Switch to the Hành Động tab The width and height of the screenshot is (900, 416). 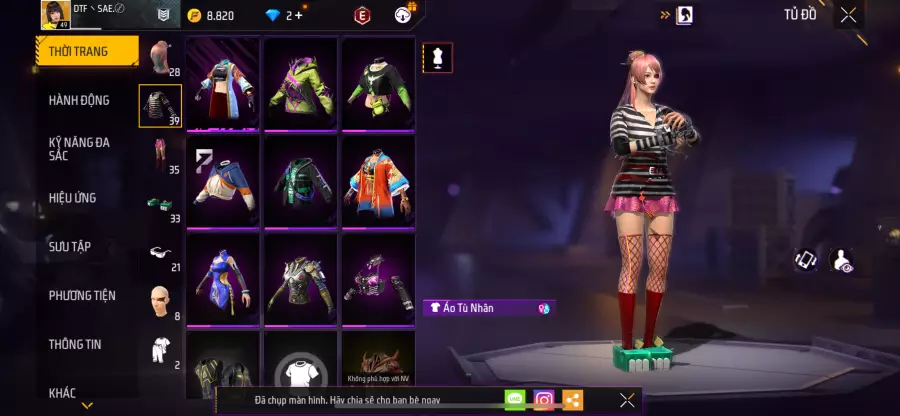tap(79, 100)
